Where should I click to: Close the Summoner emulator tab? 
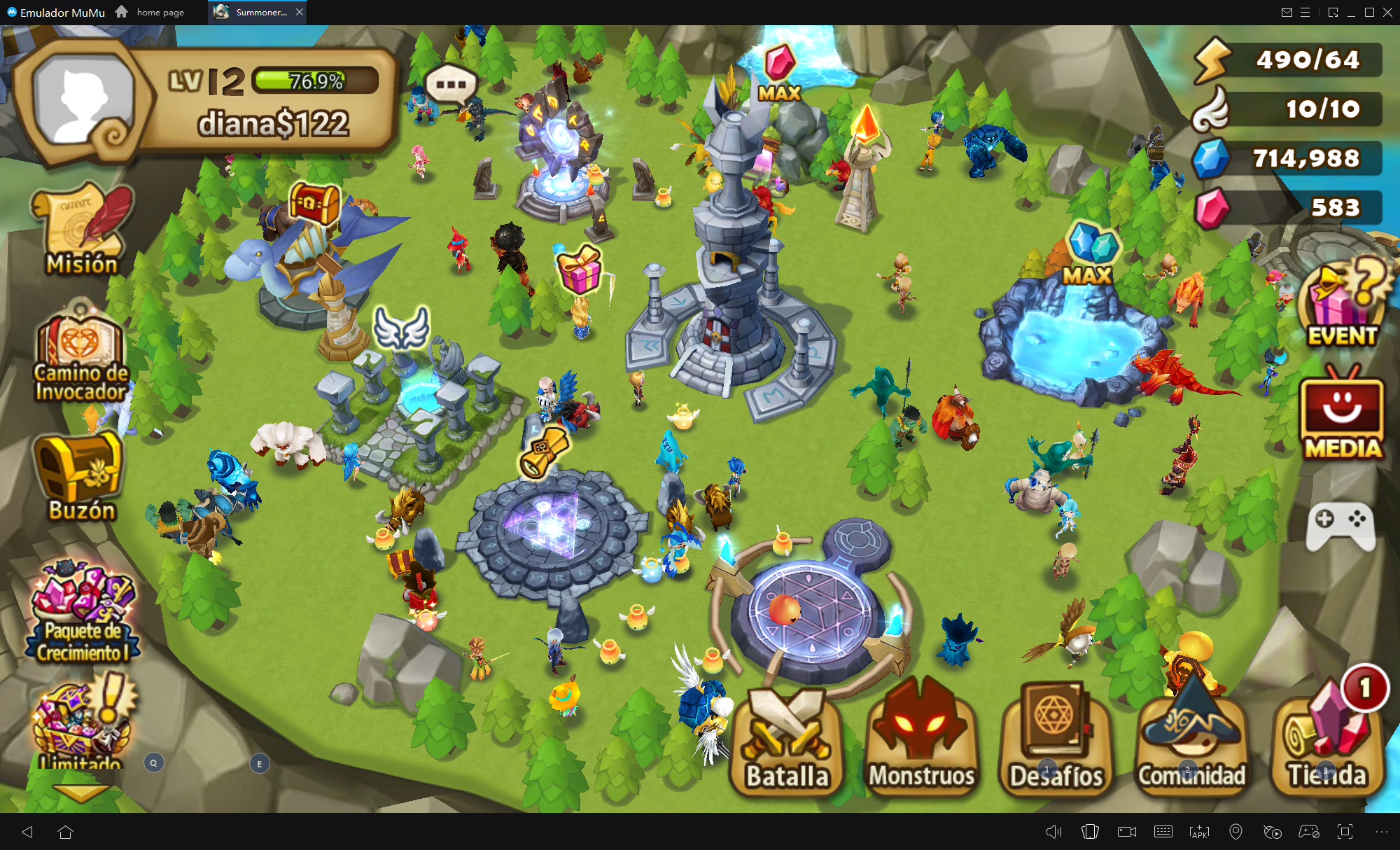tap(300, 12)
